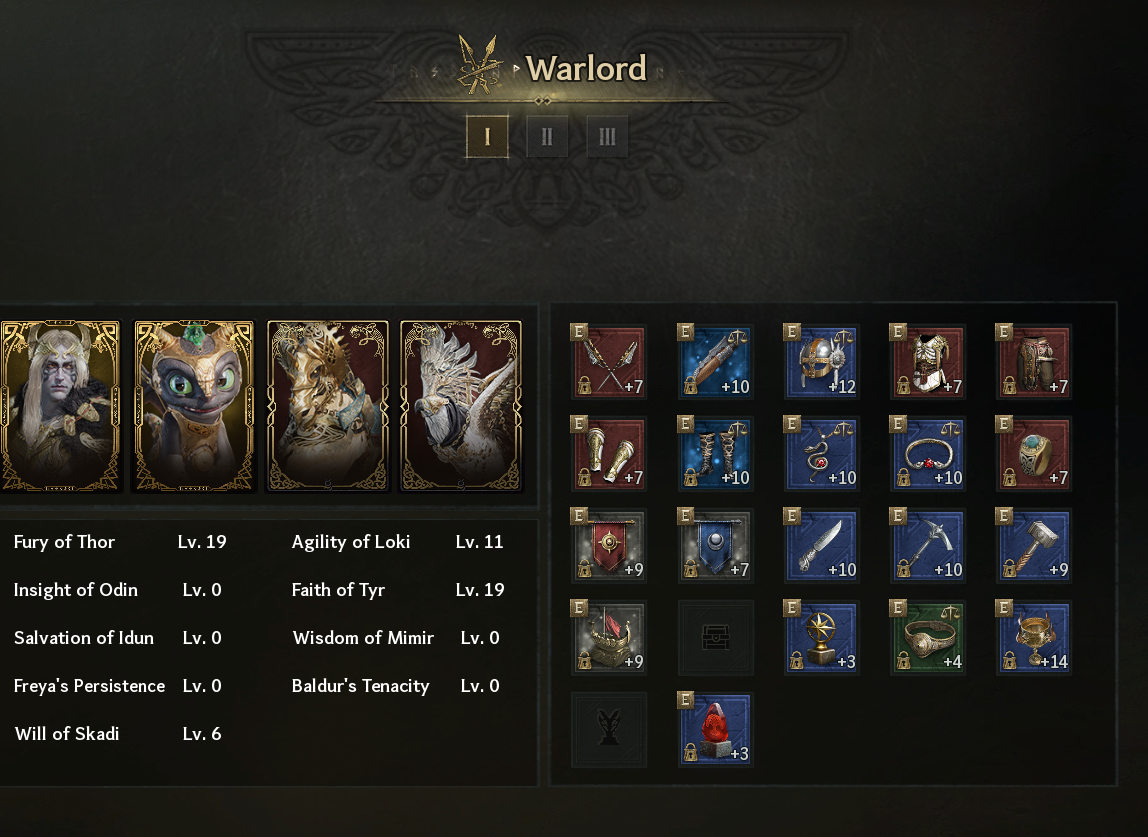Open the +10 boots equipment slot

(715, 454)
